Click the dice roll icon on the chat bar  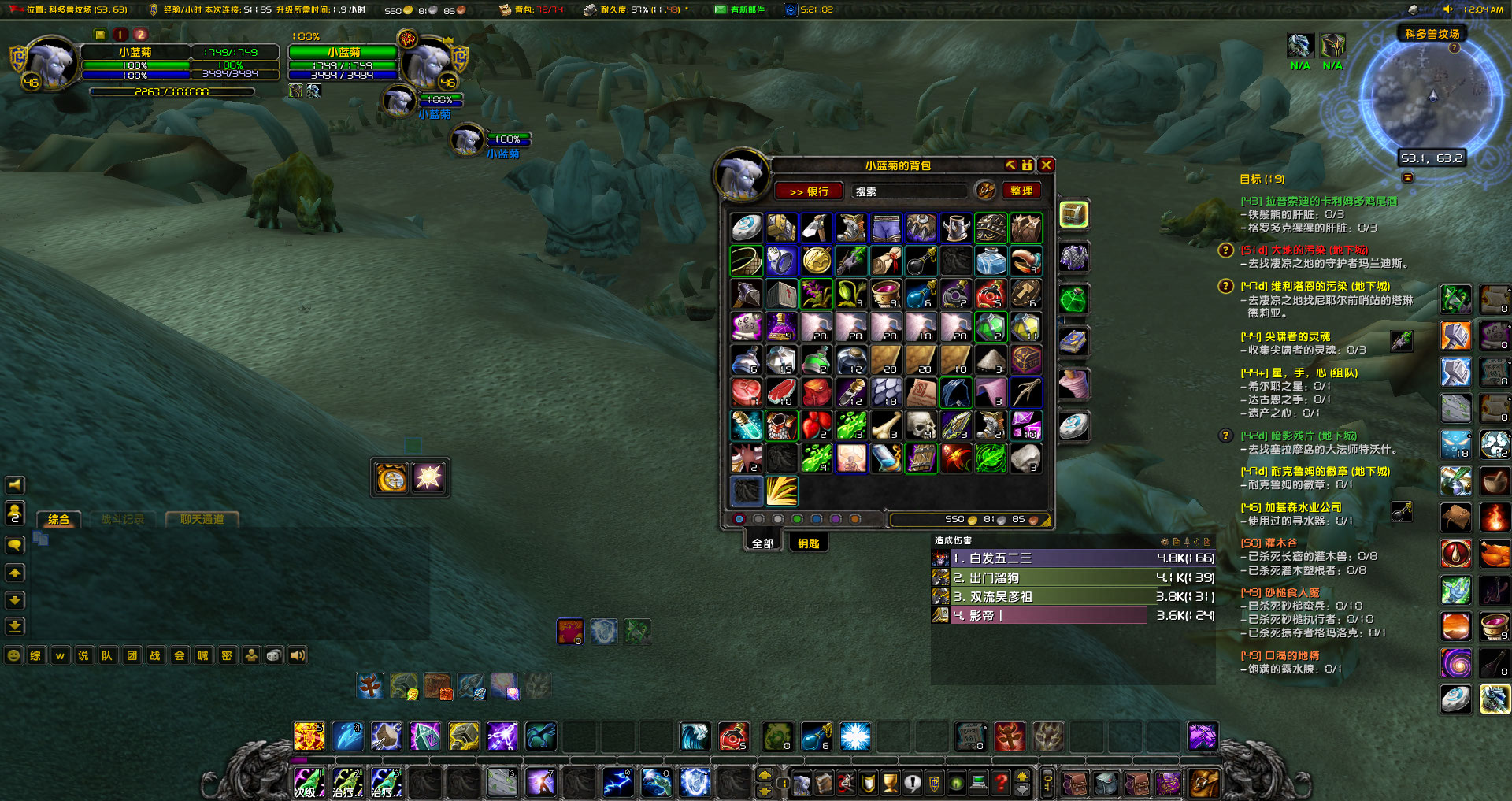coord(273,655)
